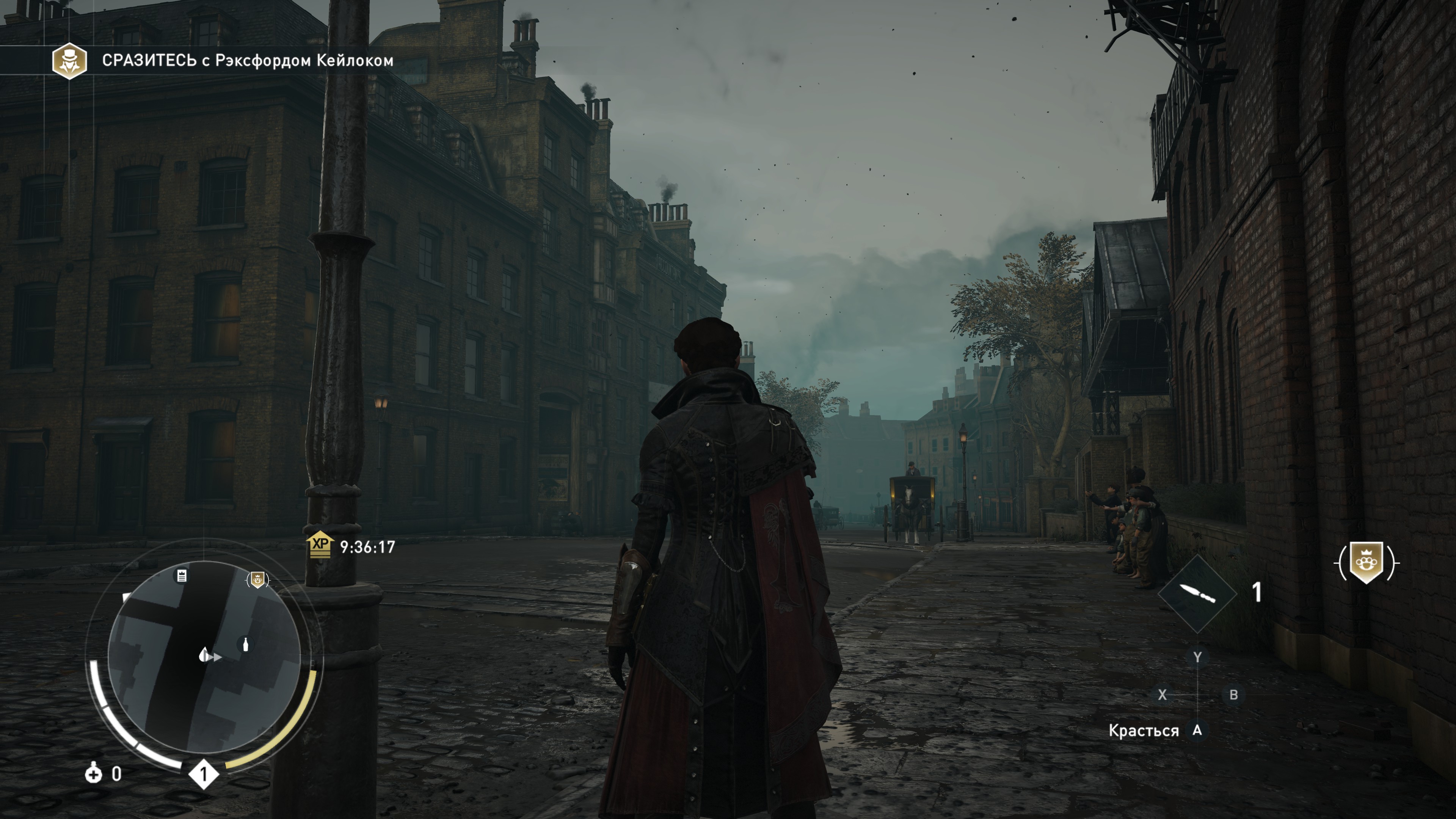Click the XP boost arrow icon
Screen dimensions: 1456x819
pos(320,545)
